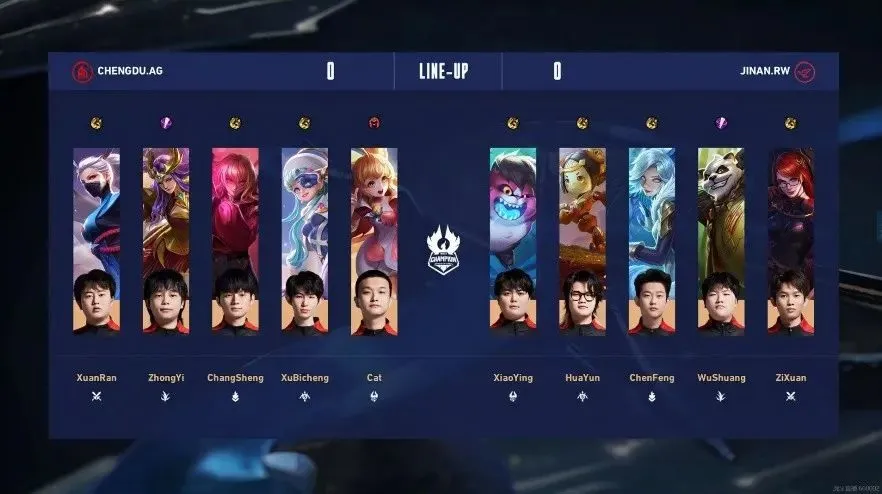Click ZiXuan's player card
882x494 pixels.
pos(791,241)
